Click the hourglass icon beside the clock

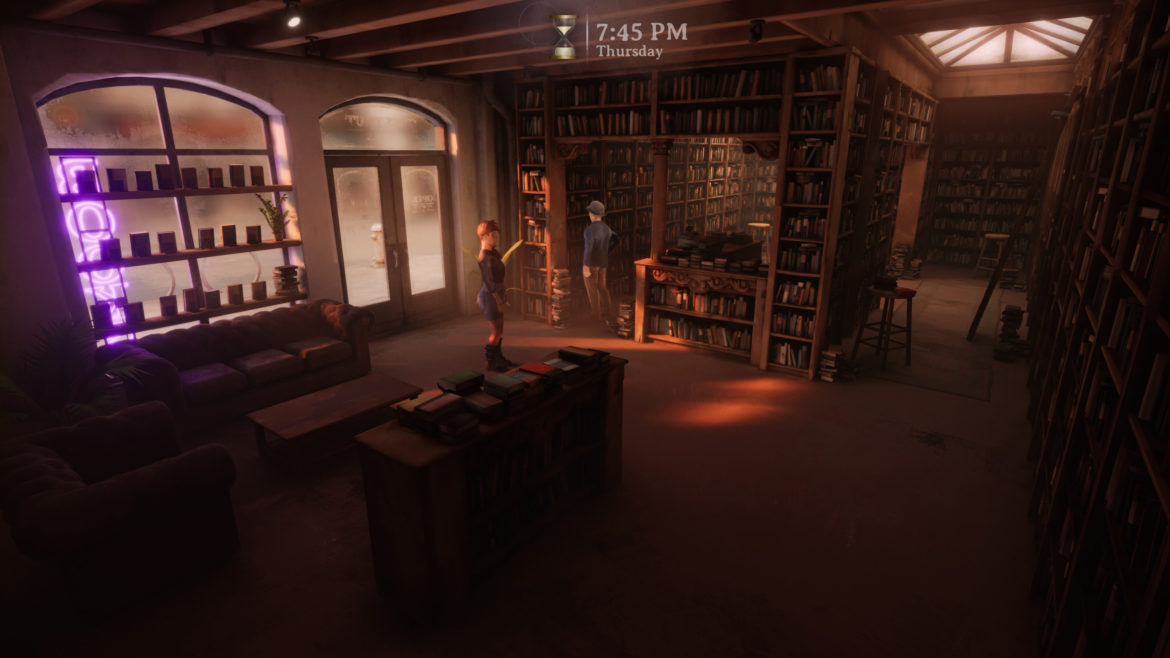(x=565, y=37)
